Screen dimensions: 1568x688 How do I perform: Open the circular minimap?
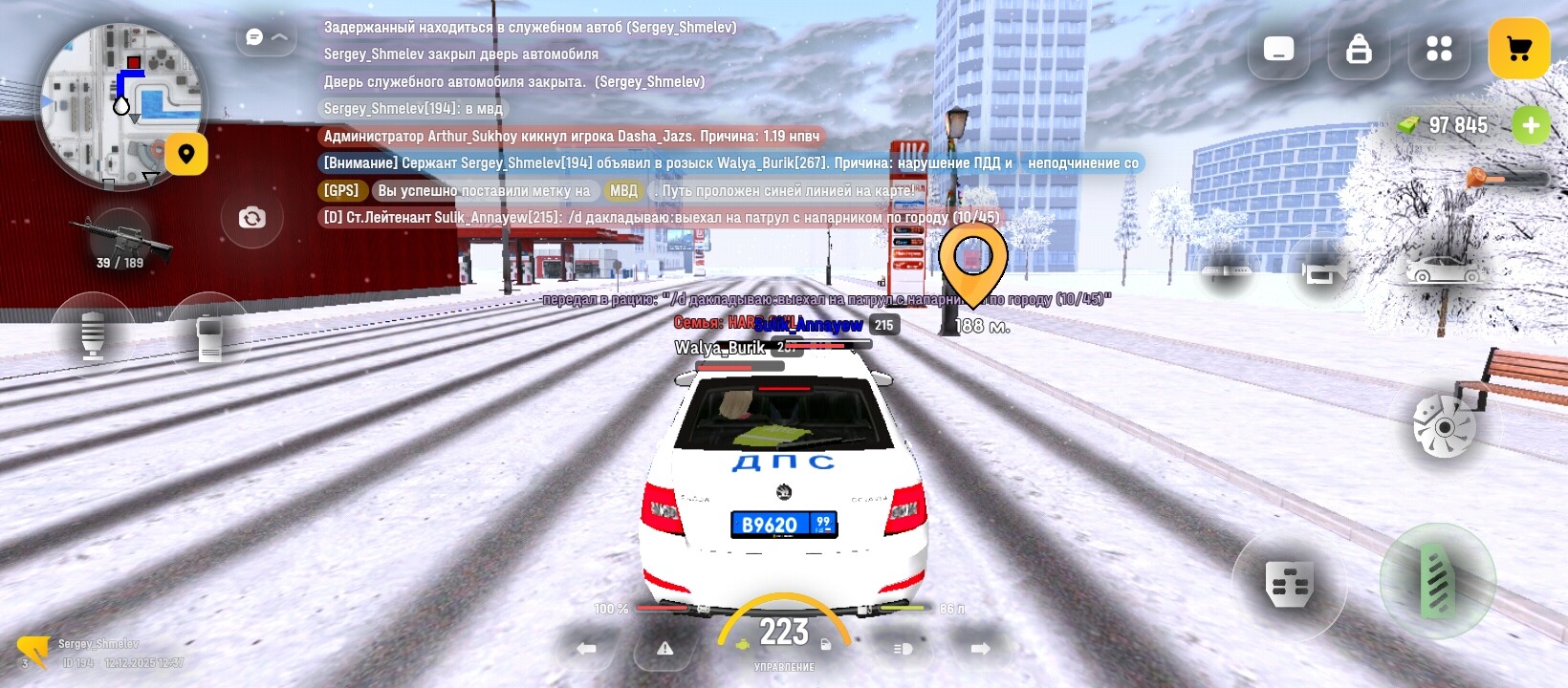pyautogui.click(x=120, y=105)
